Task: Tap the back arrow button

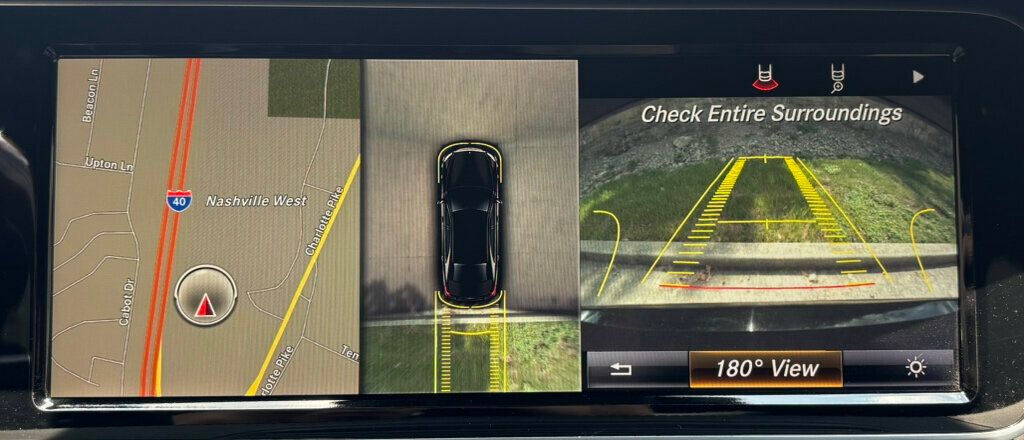Action: pyautogui.click(x=621, y=369)
